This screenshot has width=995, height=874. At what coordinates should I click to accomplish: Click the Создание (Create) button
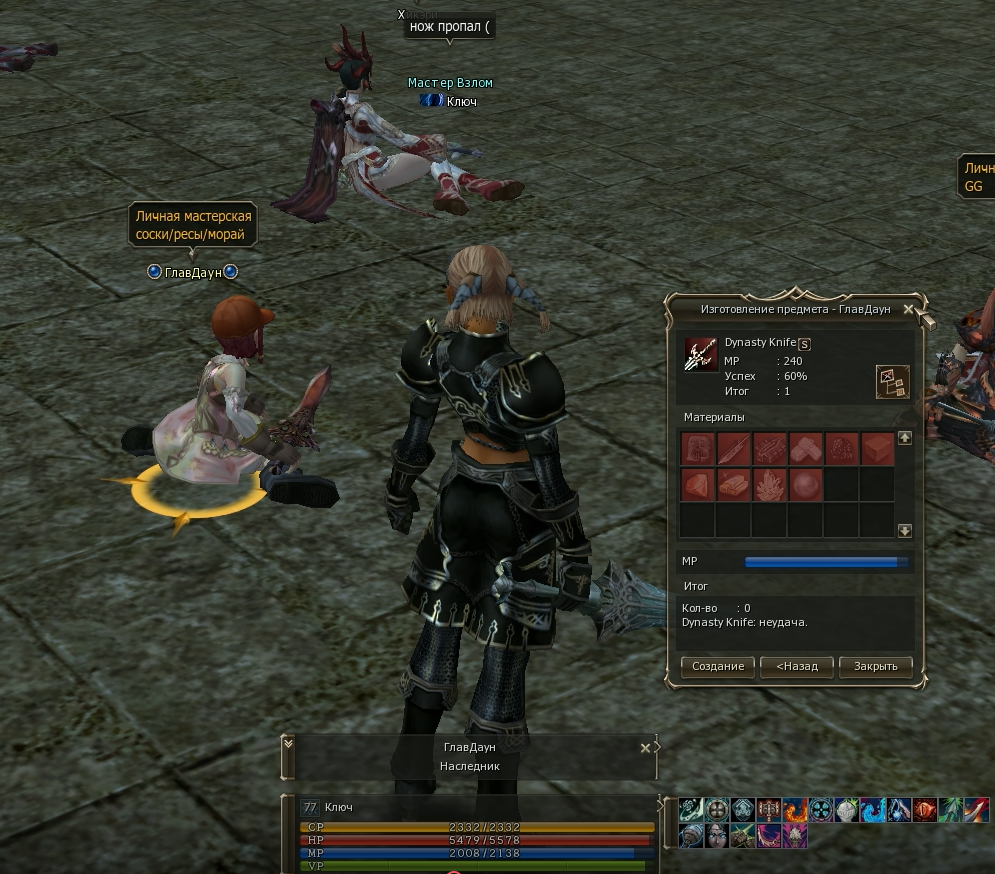pyautogui.click(x=718, y=666)
